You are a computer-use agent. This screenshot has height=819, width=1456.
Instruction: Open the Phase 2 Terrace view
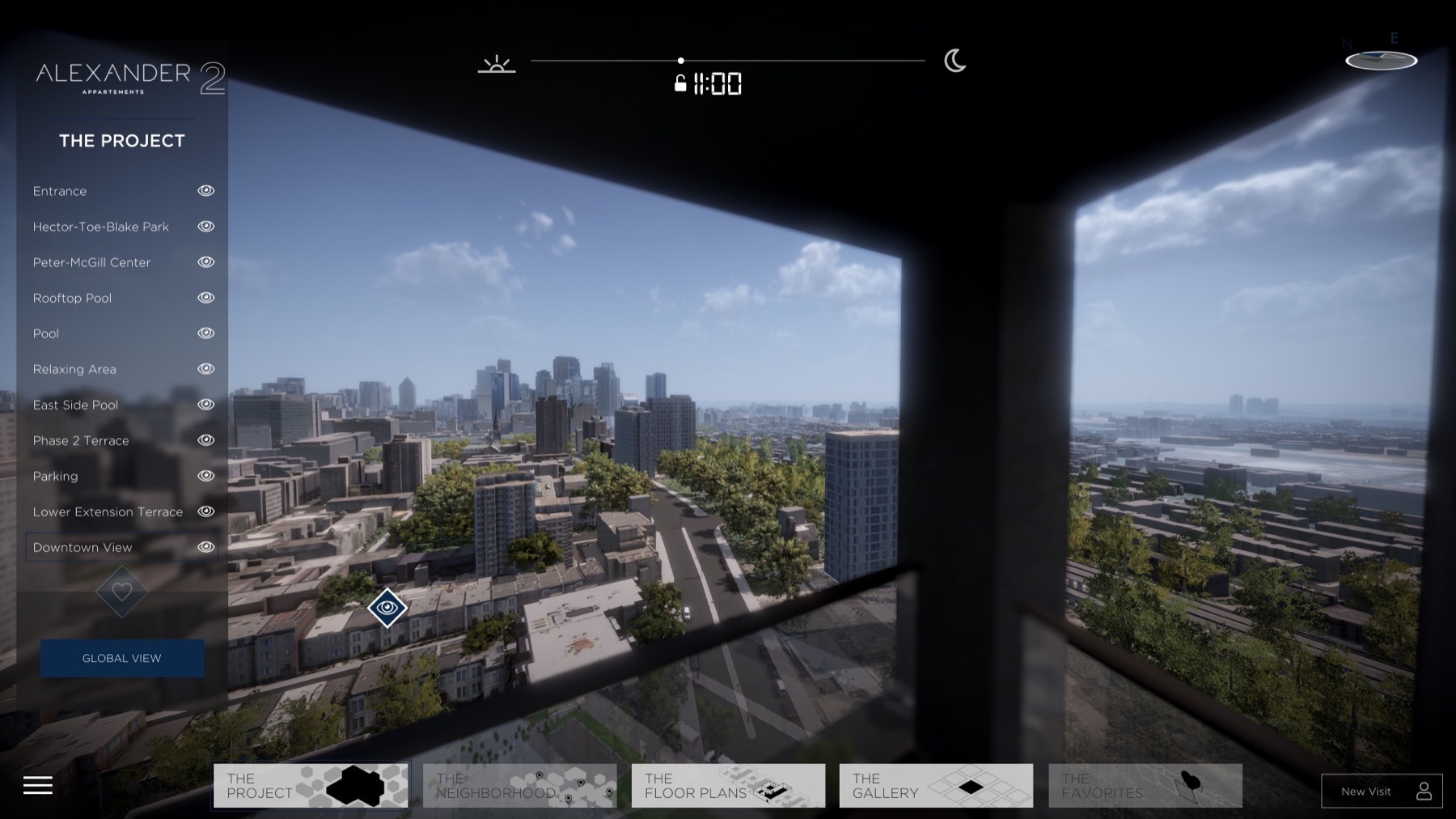81,440
